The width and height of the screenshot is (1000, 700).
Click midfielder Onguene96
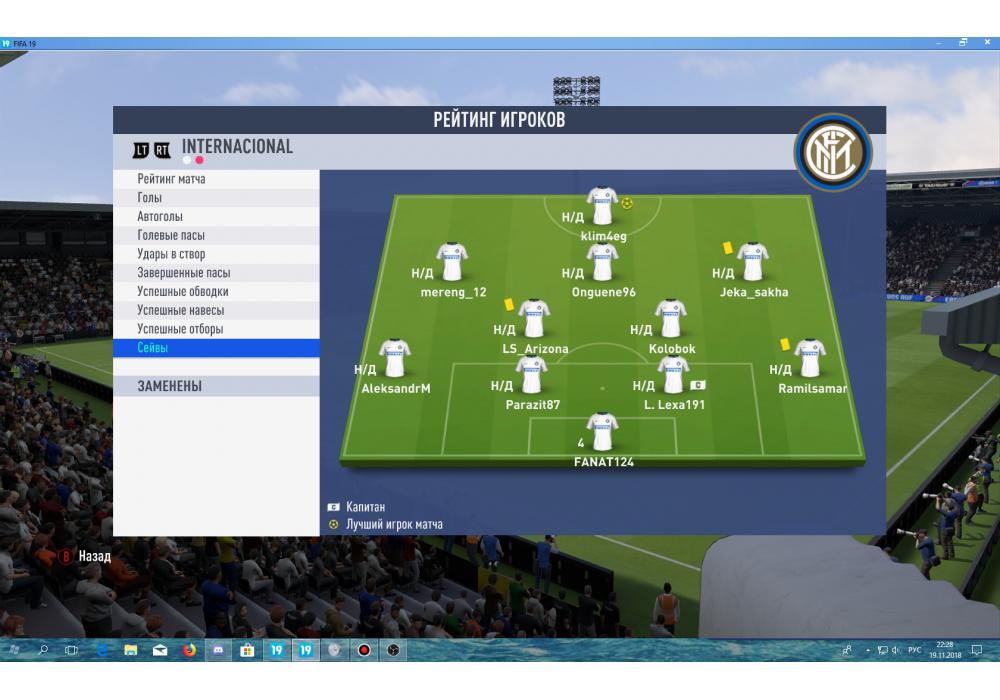point(602,263)
